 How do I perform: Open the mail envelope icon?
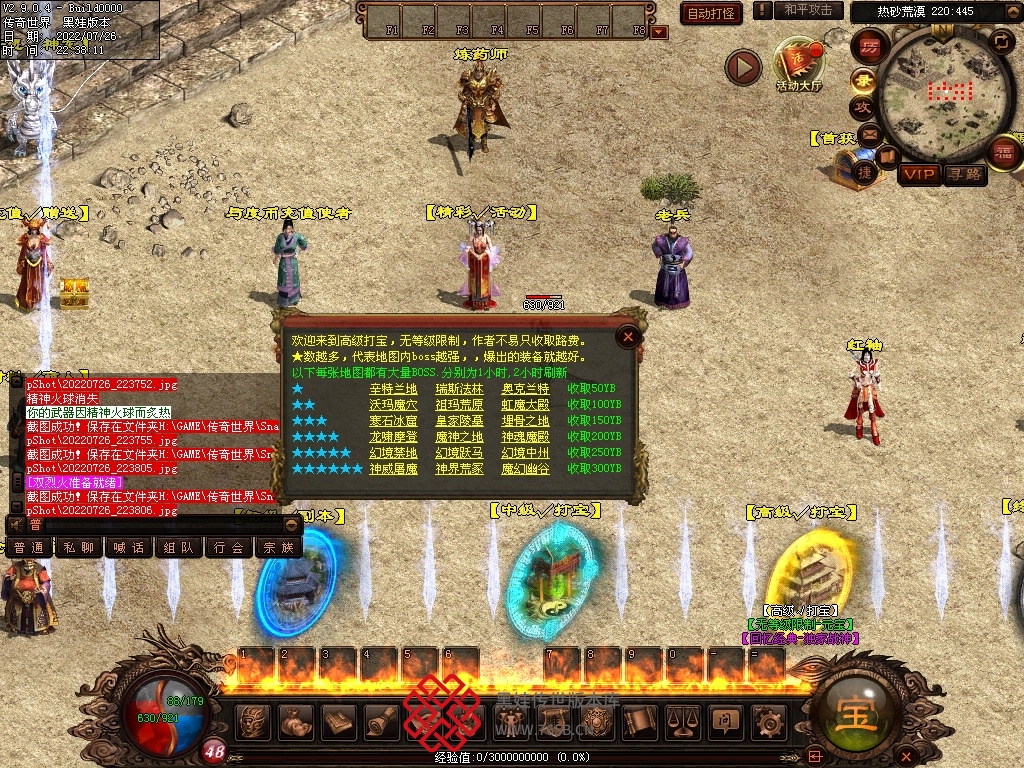coord(868,134)
